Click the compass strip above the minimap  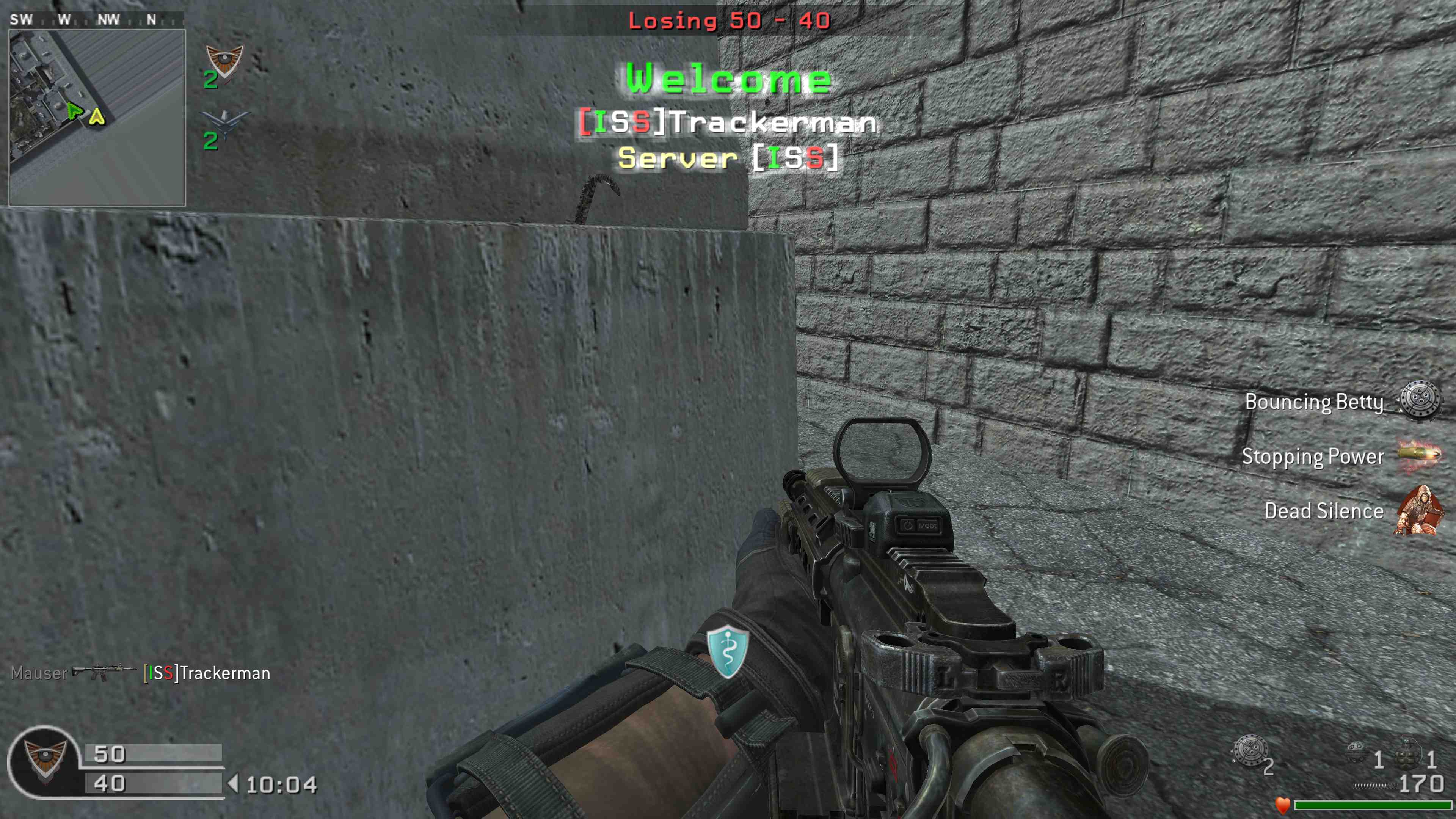96,20
